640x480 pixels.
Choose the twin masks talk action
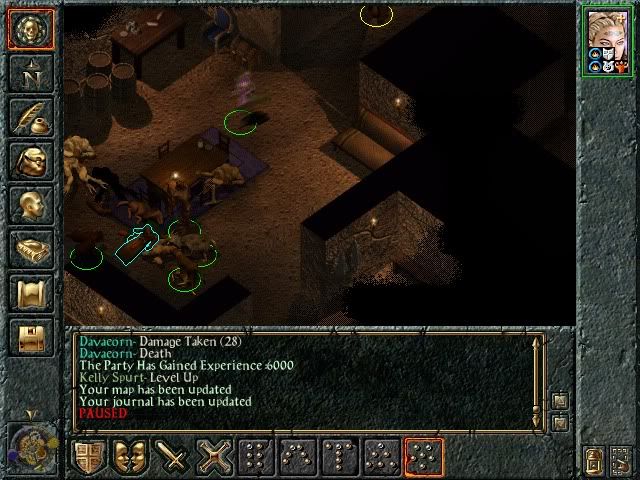(x=131, y=457)
